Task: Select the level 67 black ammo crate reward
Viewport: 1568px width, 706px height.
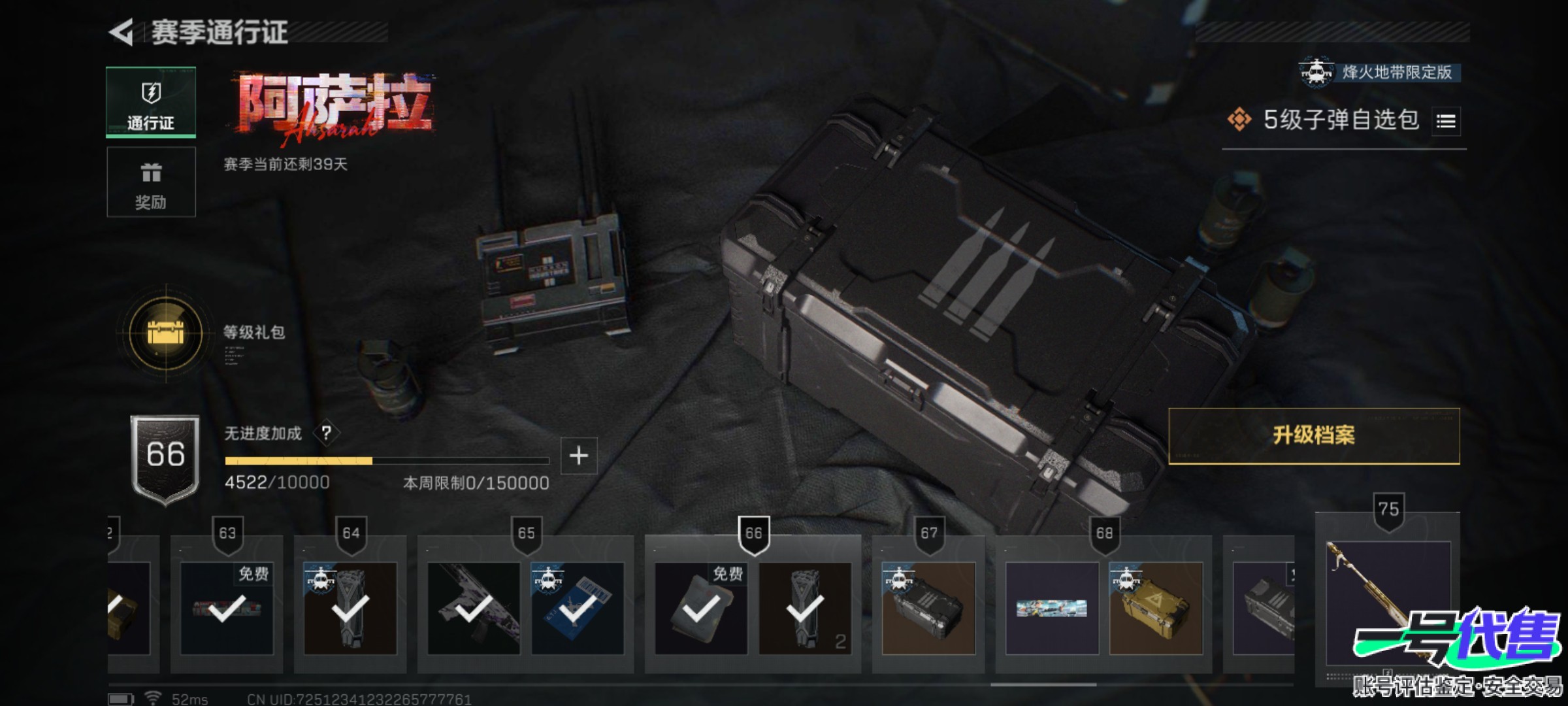Action: [928, 608]
